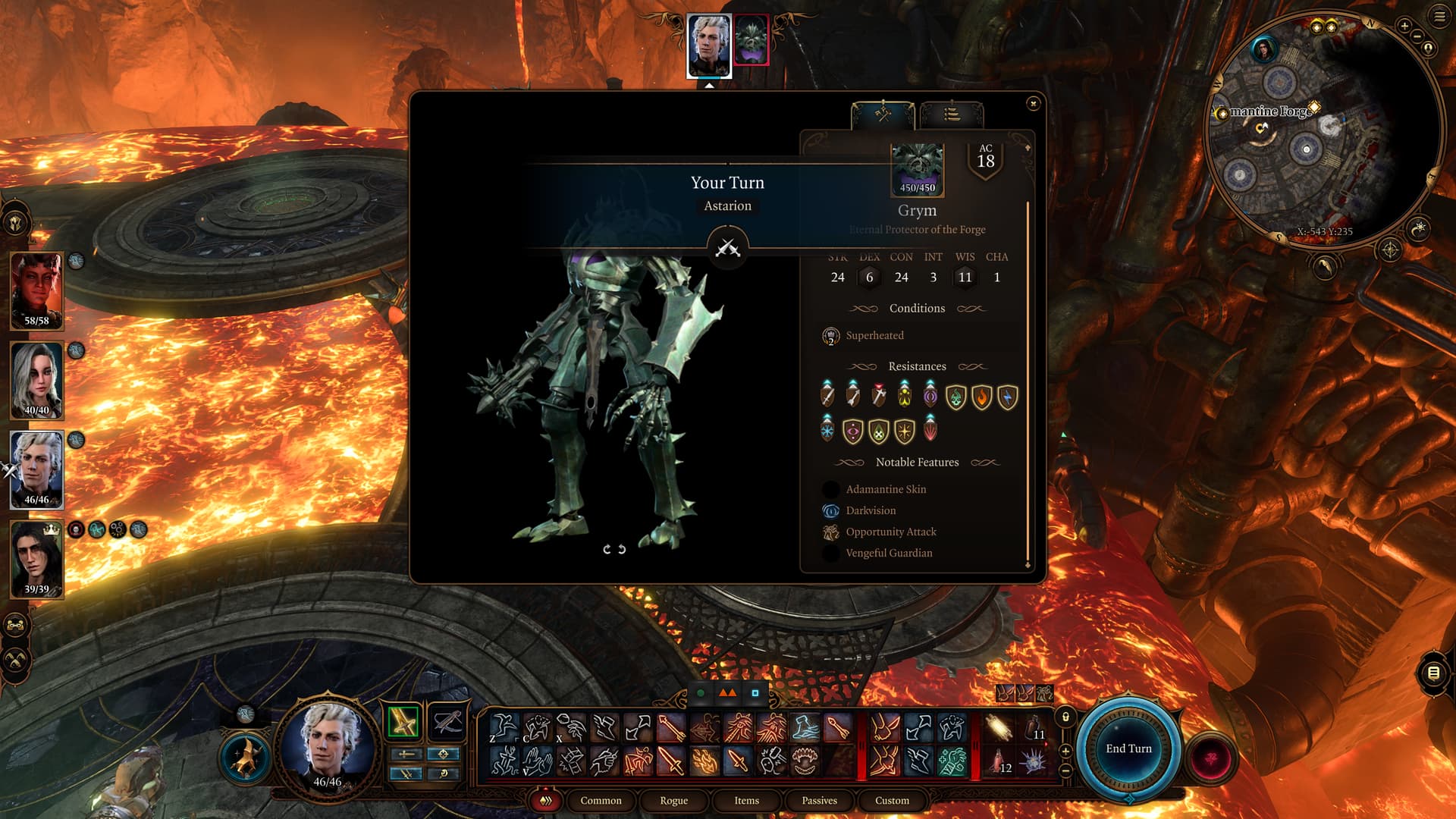Select the Opportunity Attack feature entry

coord(890,532)
